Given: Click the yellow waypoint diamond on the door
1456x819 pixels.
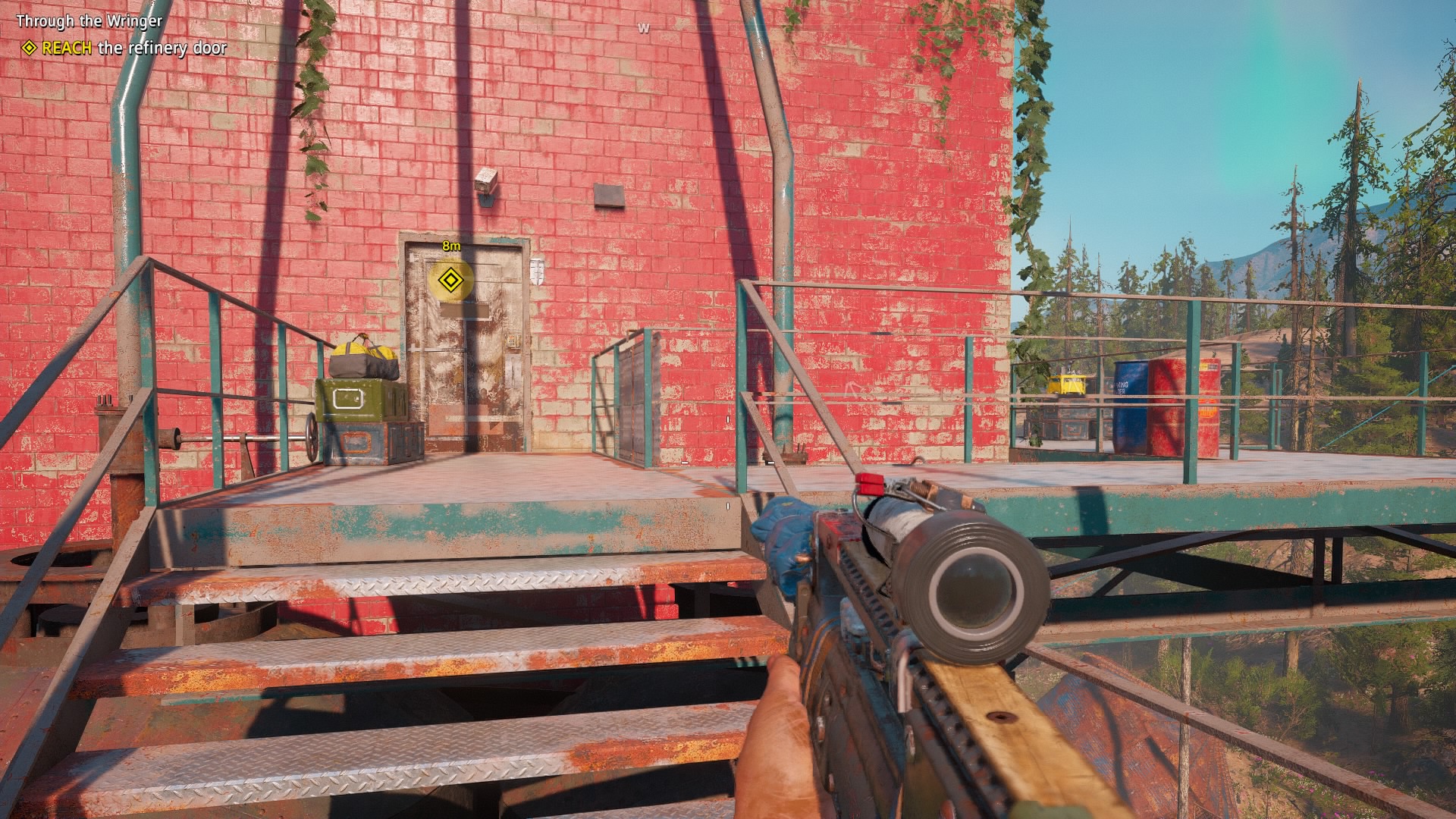Looking at the screenshot, I should pos(451,281).
